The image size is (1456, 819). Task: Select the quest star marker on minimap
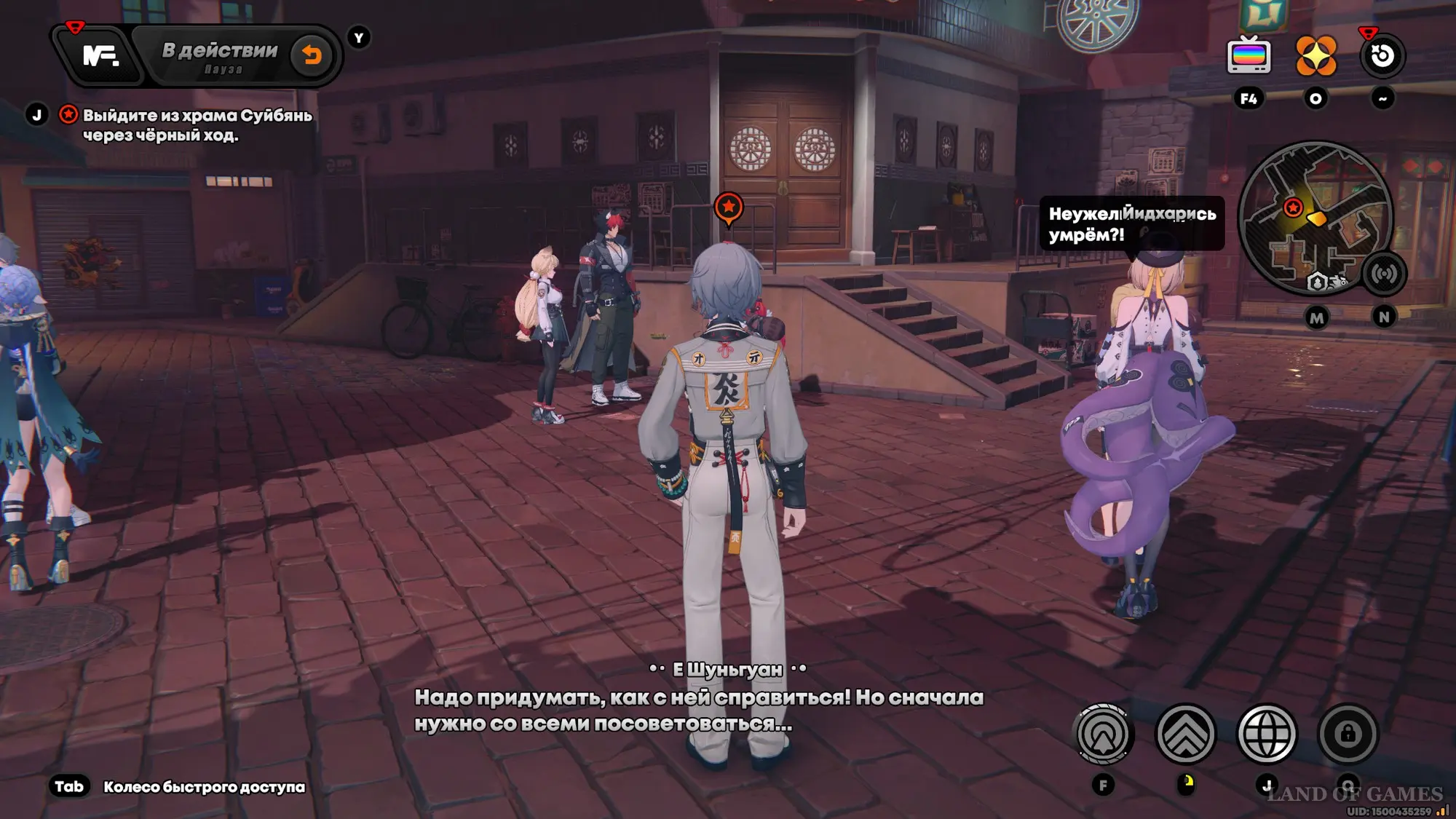click(x=1293, y=208)
